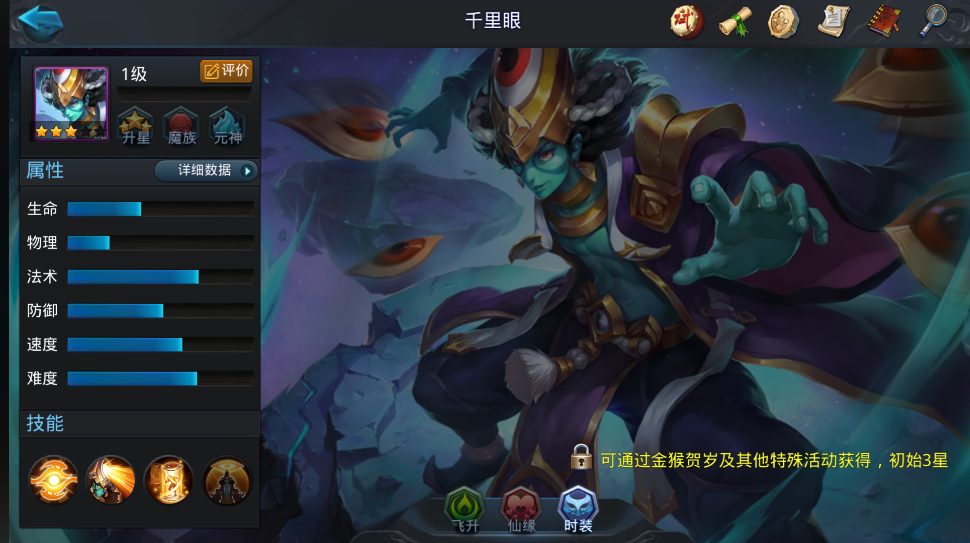This screenshot has height=543, width=970.
Task: Select the 升星 star-up icon
Action: click(x=135, y=126)
